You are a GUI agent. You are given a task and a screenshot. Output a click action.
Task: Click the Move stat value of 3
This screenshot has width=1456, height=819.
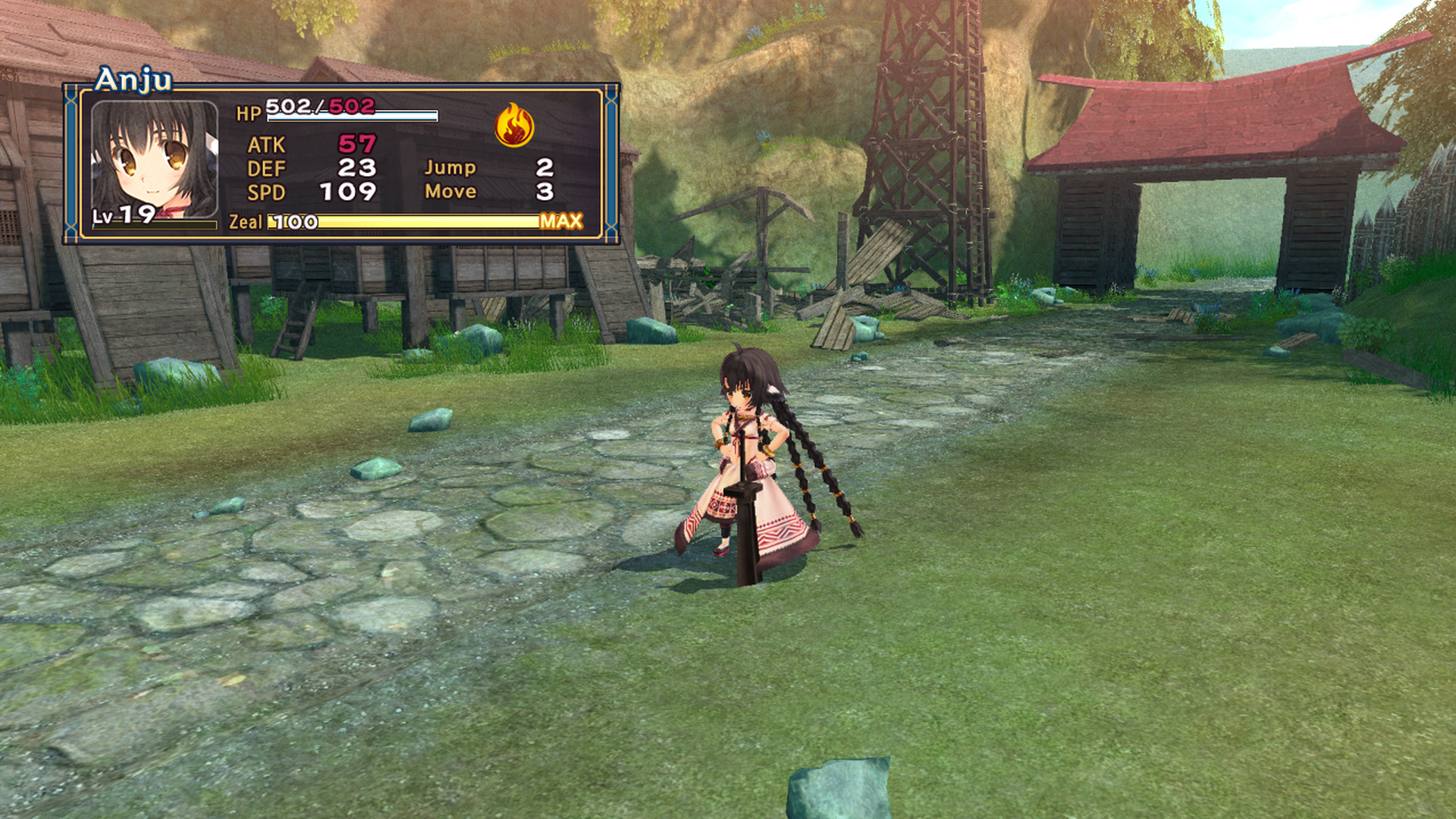[545, 192]
